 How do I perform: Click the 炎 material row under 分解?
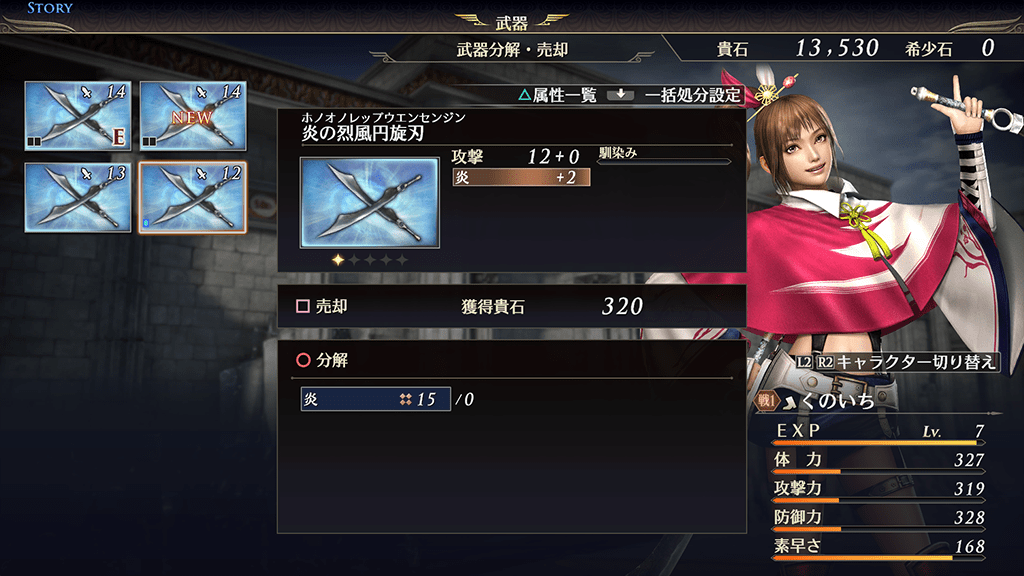click(375, 399)
